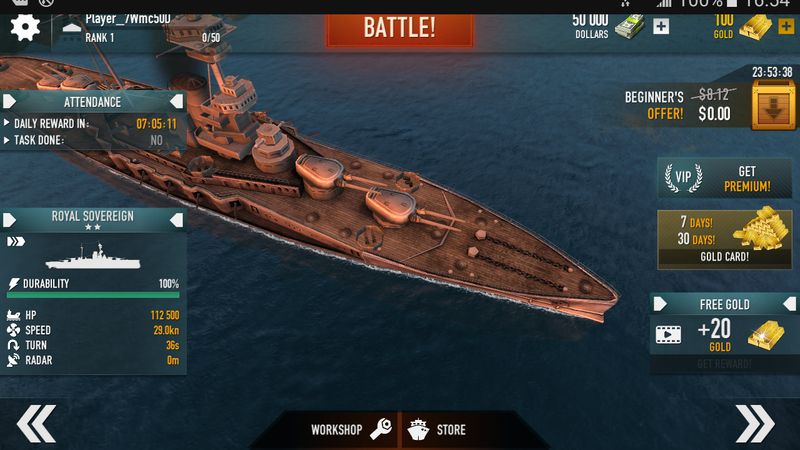
Task: Start a match with the BATTLE! button
Action: pyautogui.click(x=397, y=25)
